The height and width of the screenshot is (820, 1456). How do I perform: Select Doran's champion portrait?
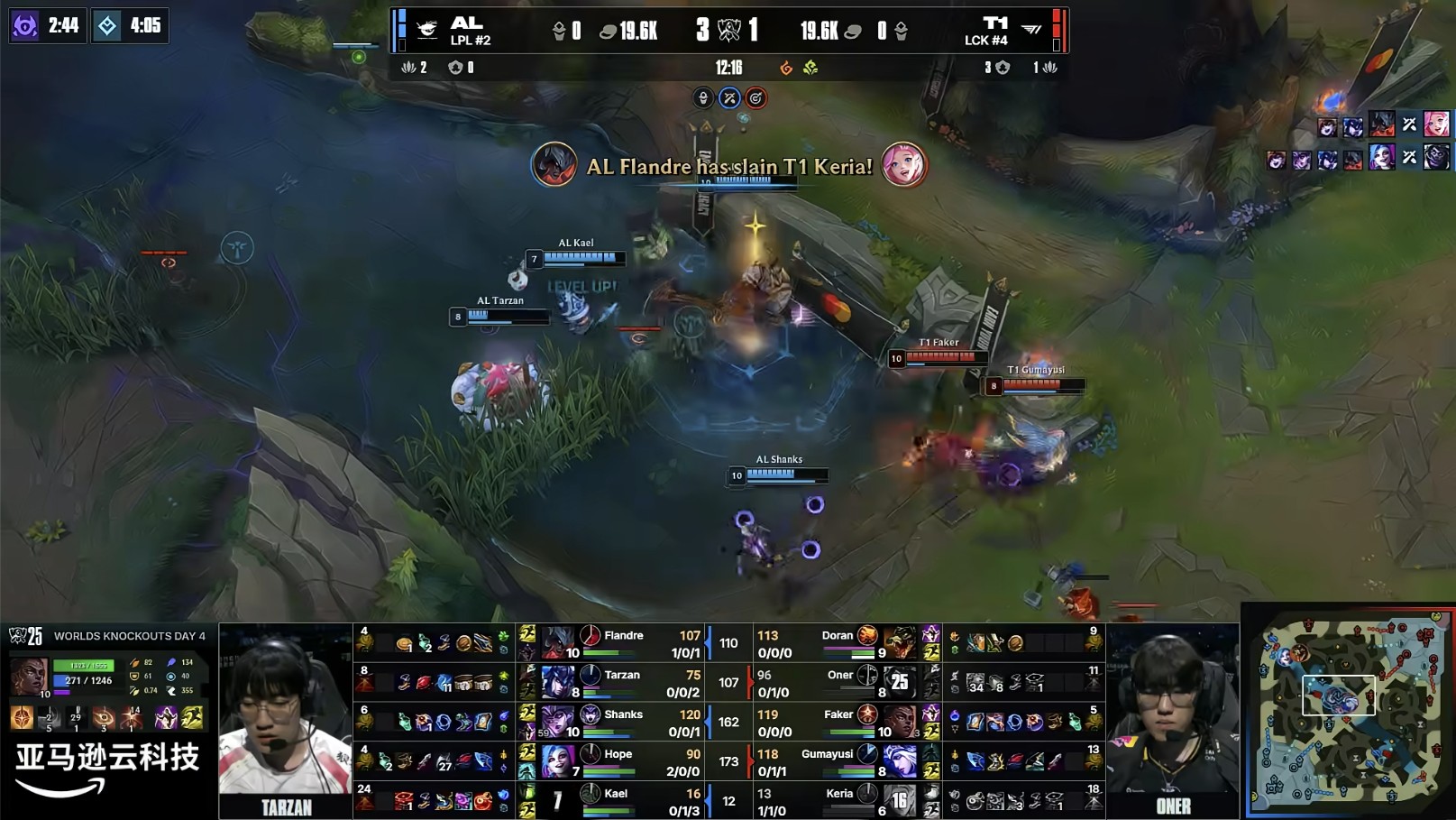coord(899,642)
